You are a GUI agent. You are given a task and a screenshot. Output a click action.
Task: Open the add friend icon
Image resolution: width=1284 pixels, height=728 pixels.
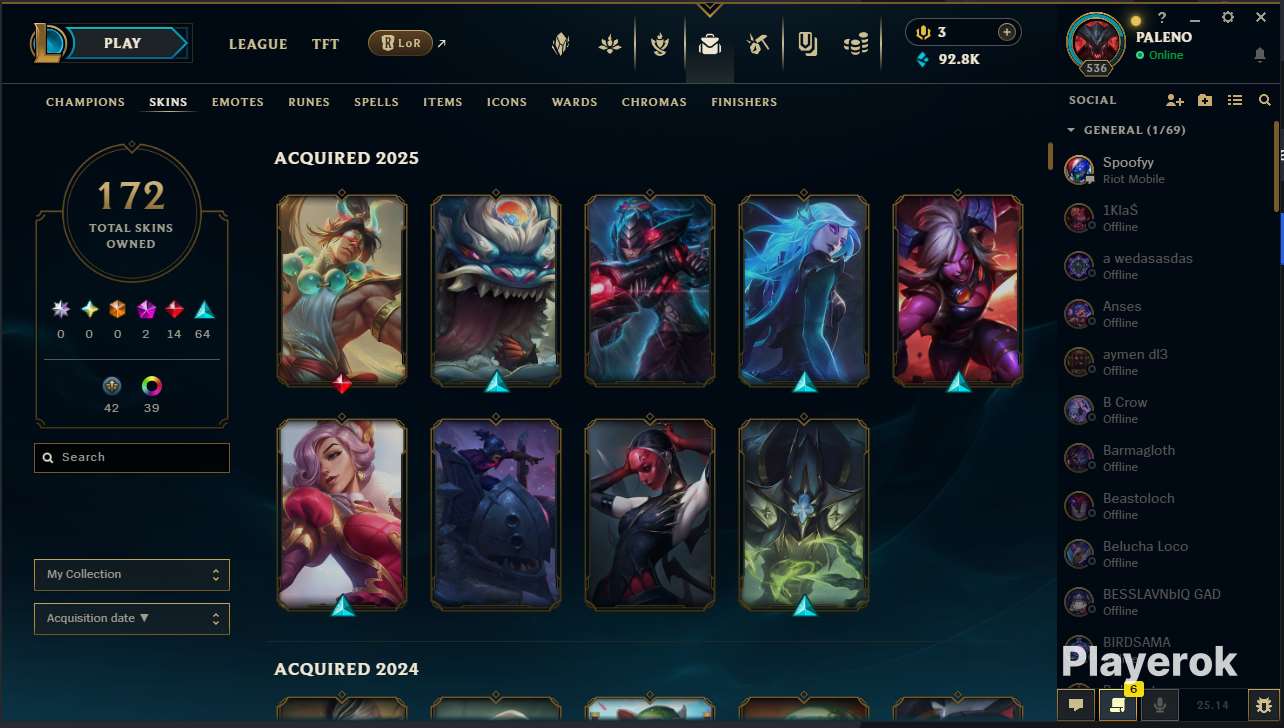1175,100
